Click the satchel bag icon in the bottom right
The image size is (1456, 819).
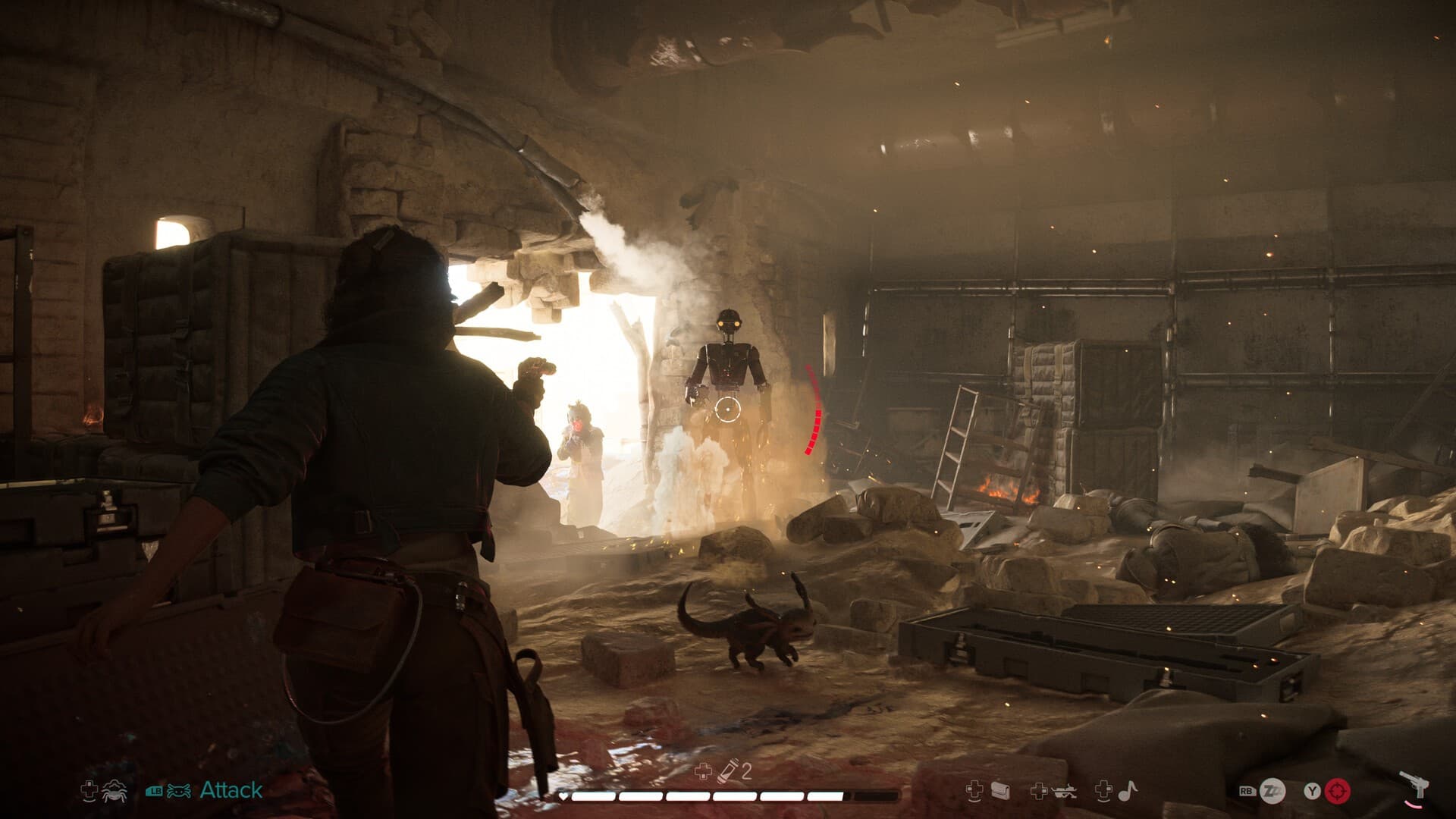coord(1001,789)
